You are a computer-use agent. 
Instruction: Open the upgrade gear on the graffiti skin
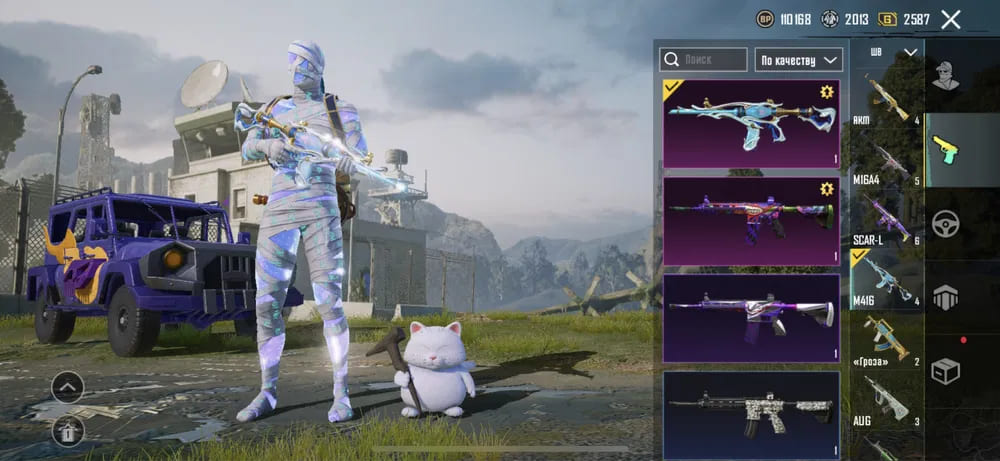pyautogui.click(x=827, y=189)
